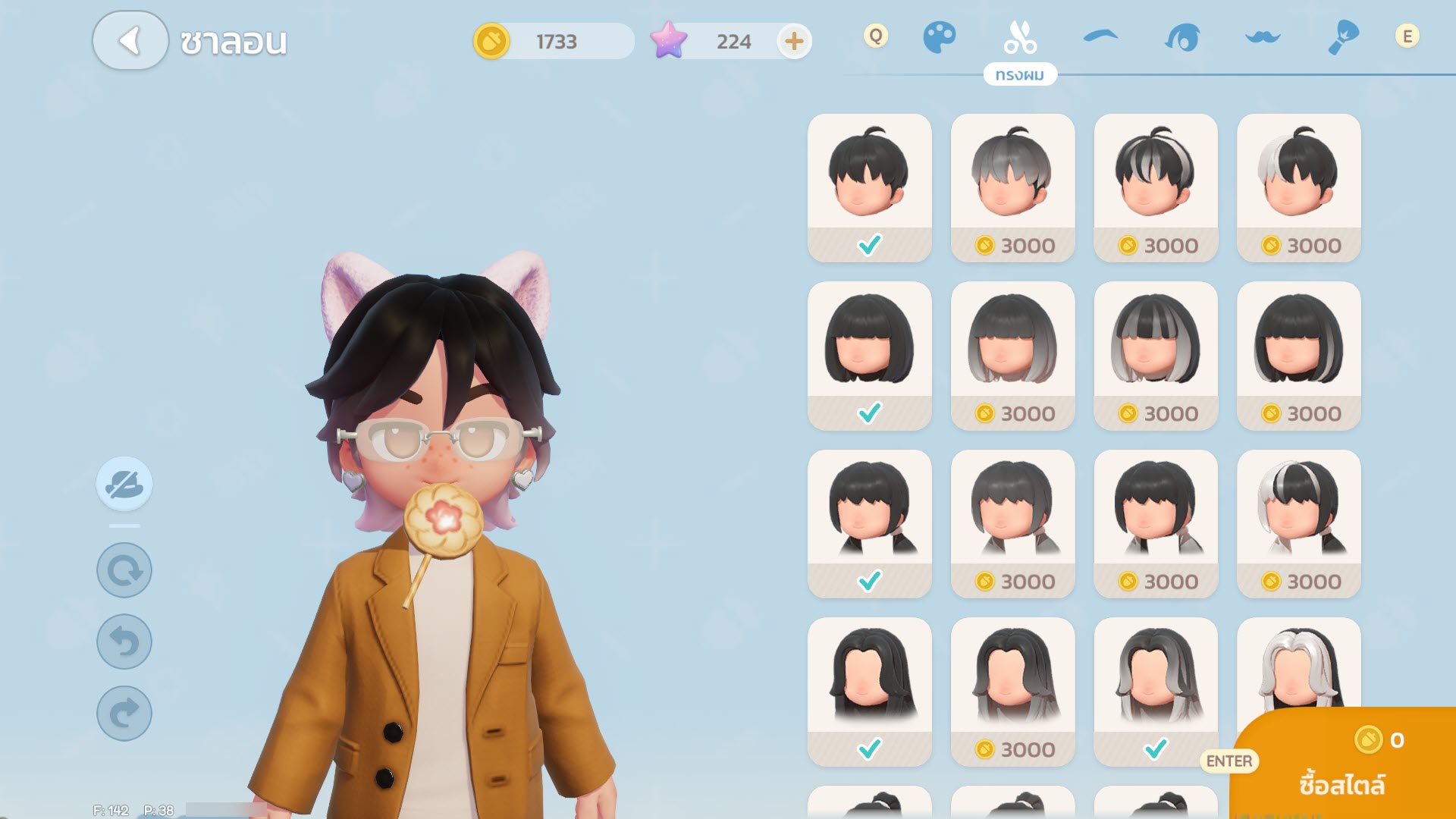Open the scissors hairstyle tab
The height and width of the screenshot is (819, 1456).
(x=1019, y=37)
